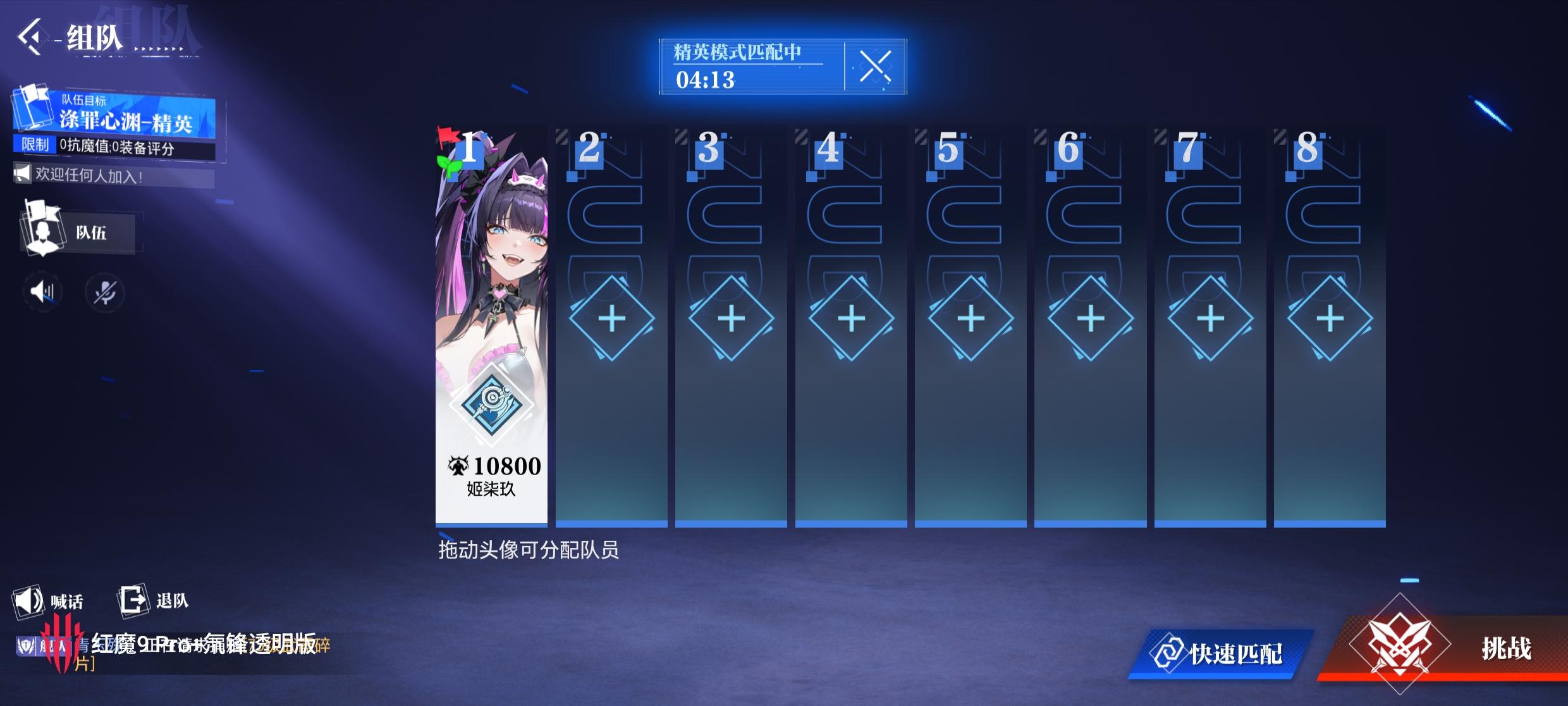This screenshot has height=706, width=1568.
Task: Cancel matchmaking with the X button
Action: 876,68
